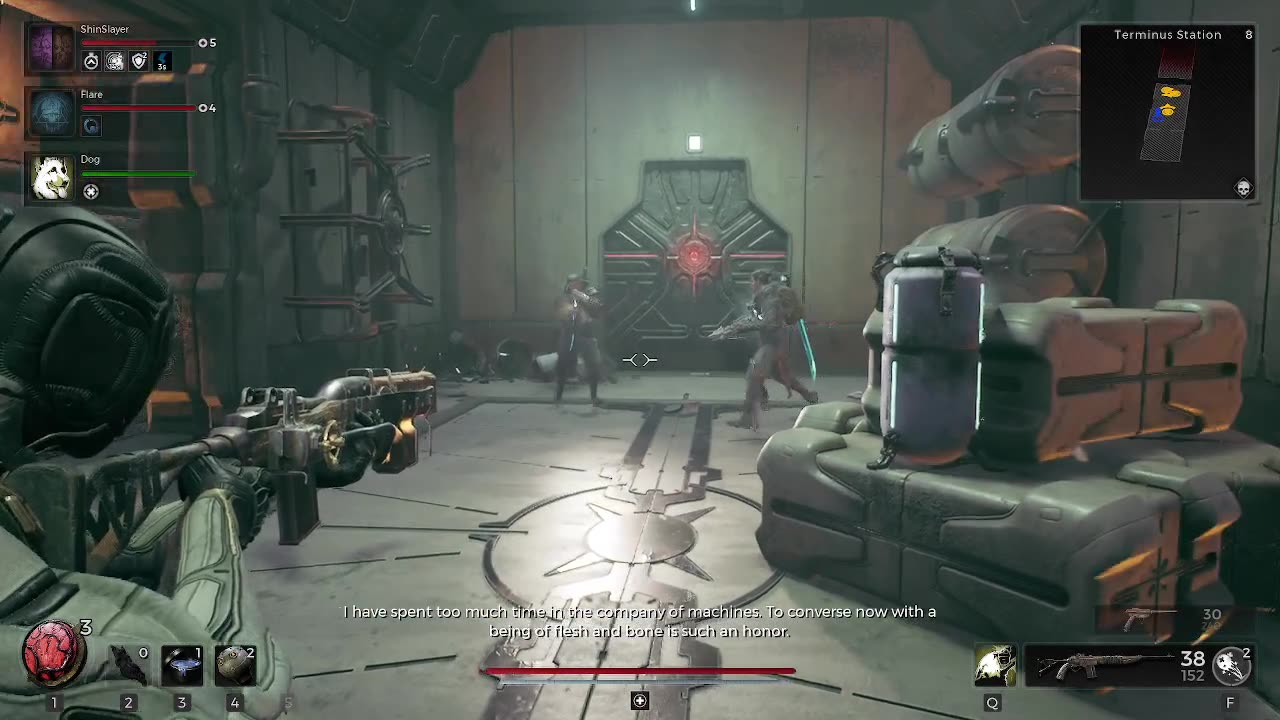Select ShinSlayer's party portrait
The height and width of the screenshot is (720, 1280).
point(50,47)
